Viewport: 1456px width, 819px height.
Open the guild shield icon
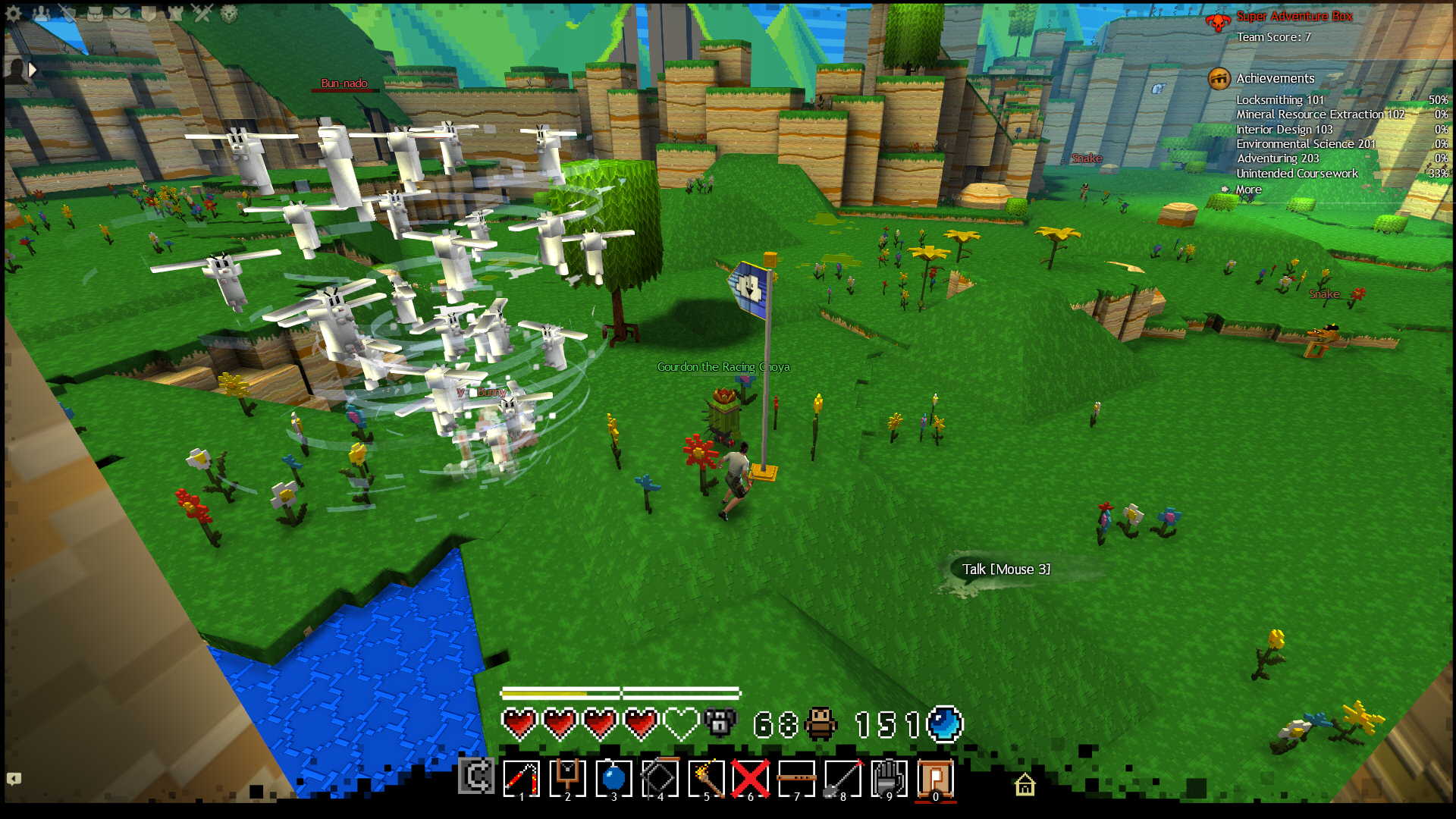[x=149, y=13]
